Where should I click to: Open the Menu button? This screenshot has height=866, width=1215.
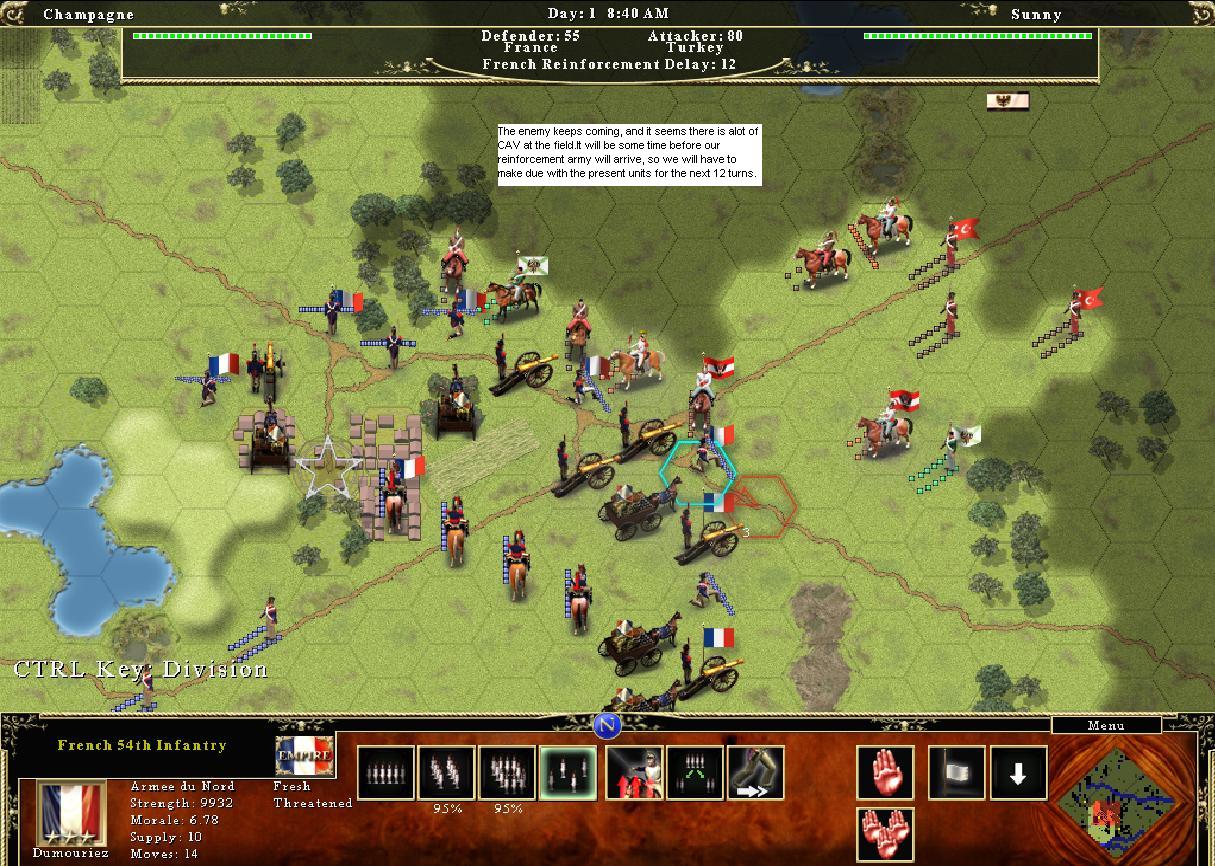1105,726
